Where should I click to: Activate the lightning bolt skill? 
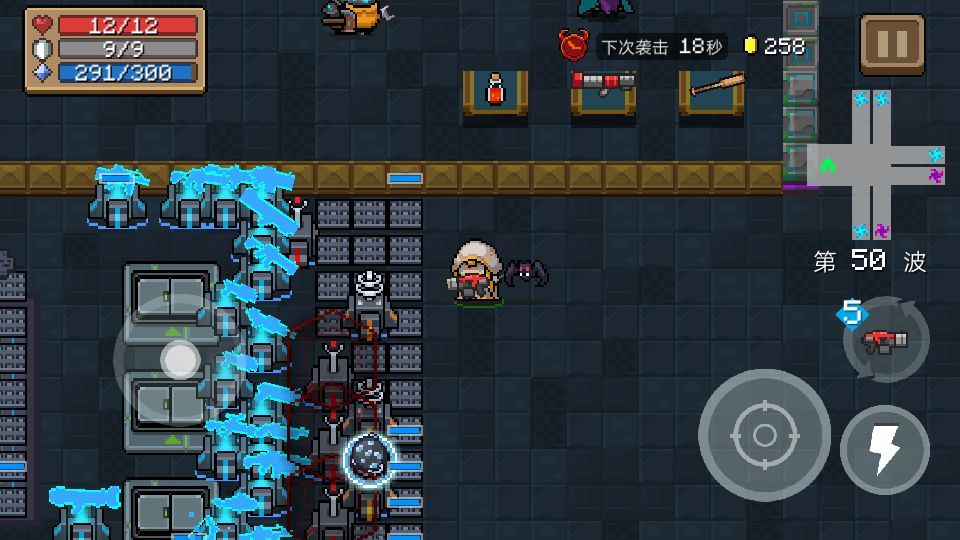click(885, 450)
